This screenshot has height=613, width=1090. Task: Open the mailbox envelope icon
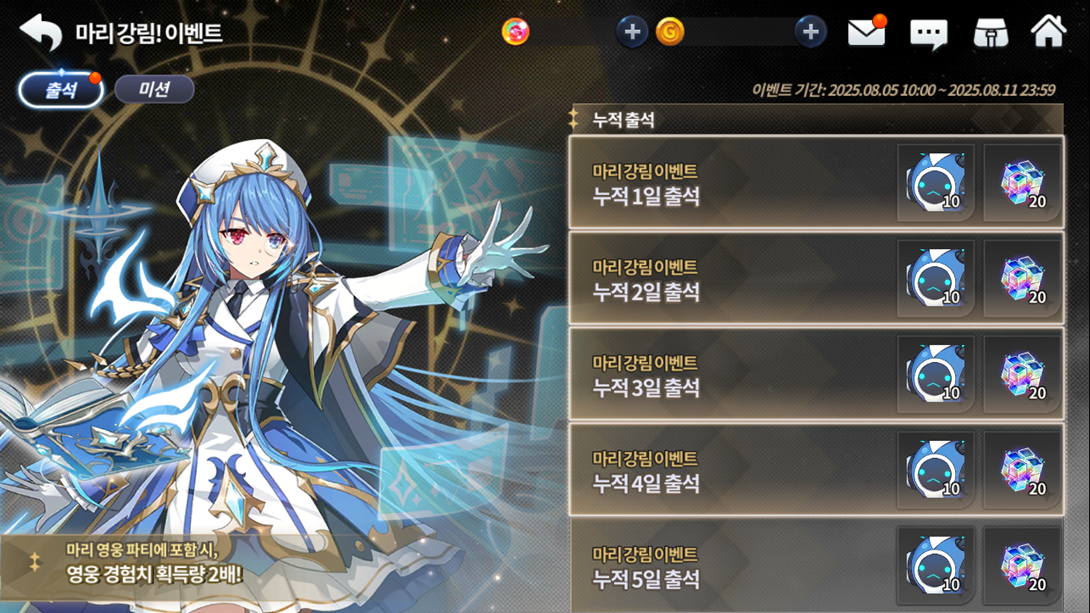(x=866, y=33)
